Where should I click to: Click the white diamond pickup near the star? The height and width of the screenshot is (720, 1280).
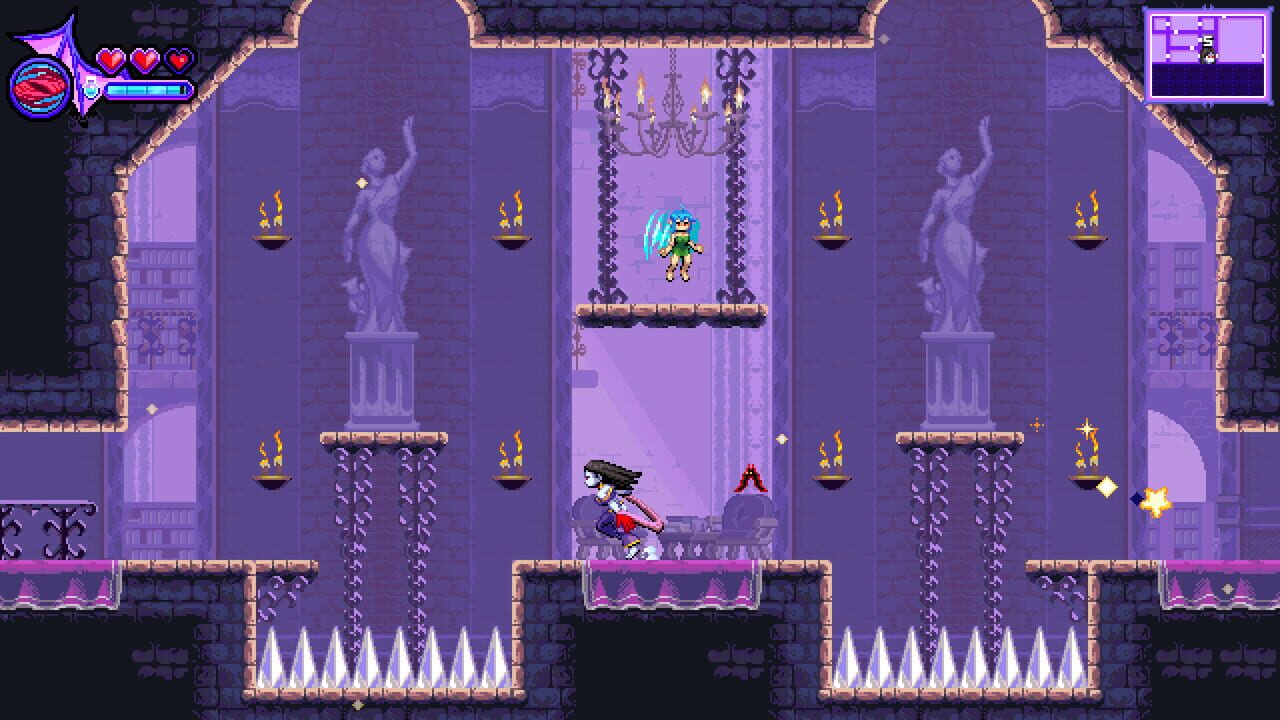point(1106,485)
